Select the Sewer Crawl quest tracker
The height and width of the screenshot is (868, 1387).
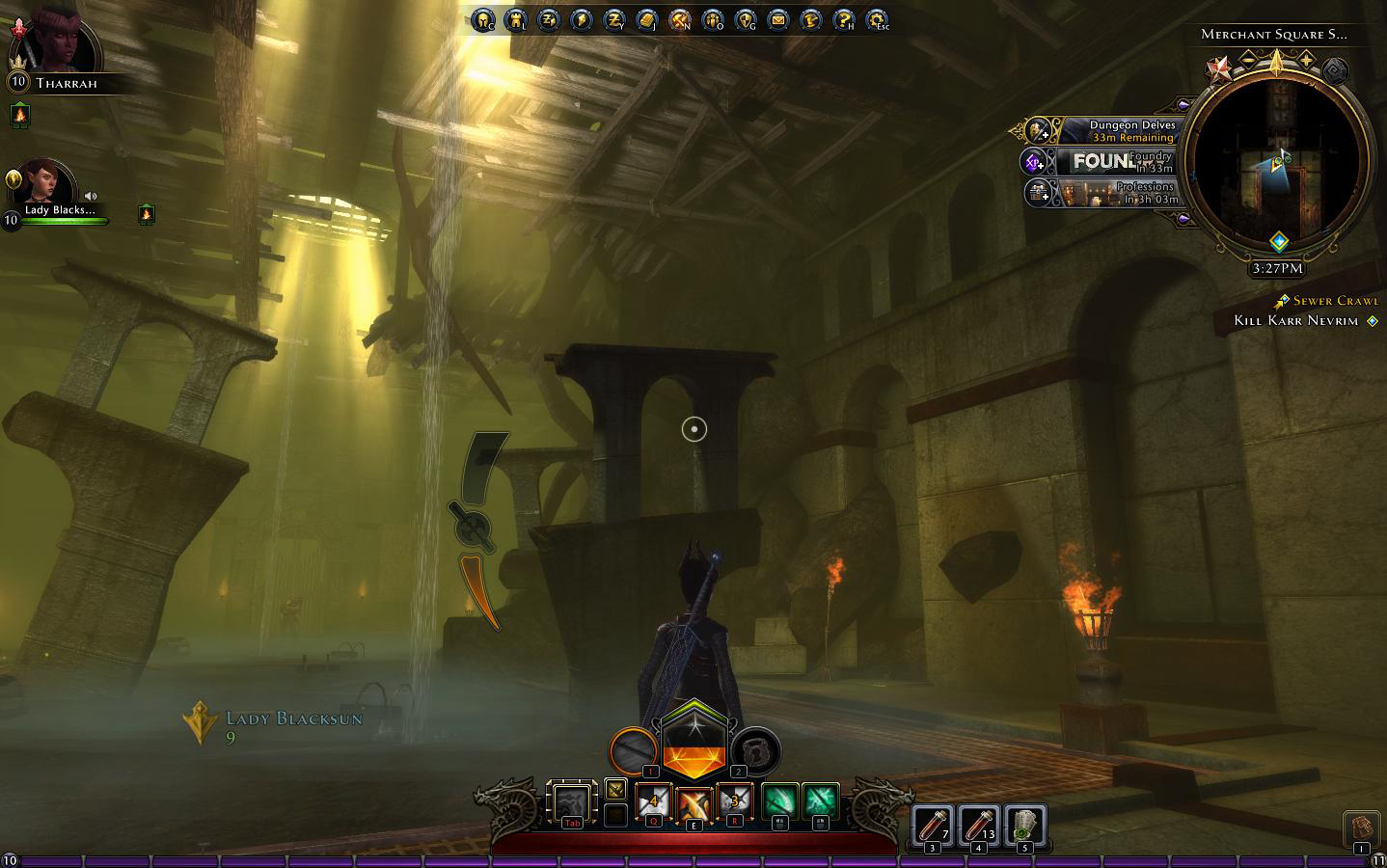click(1335, 301)
